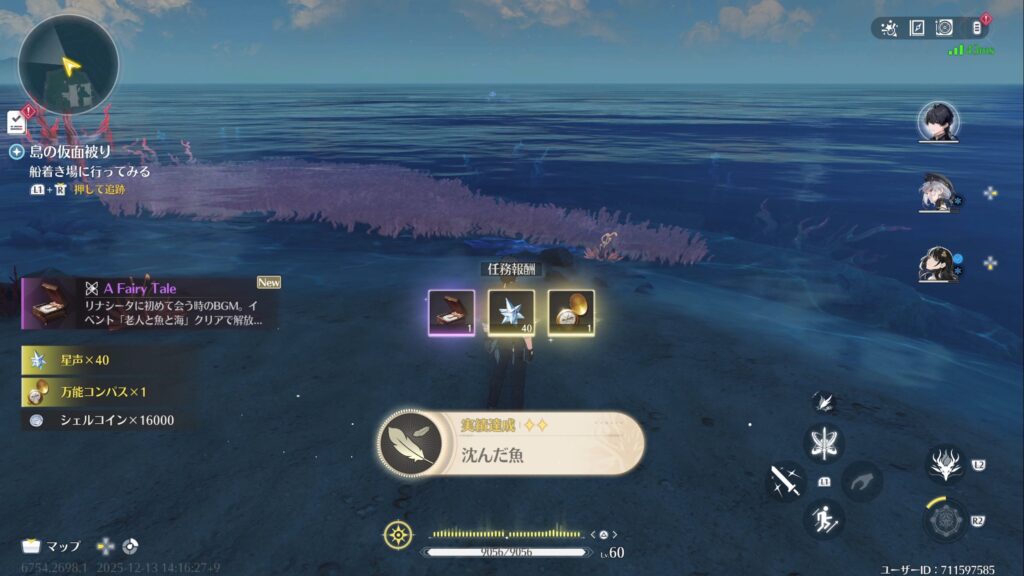This screenshot has width=1024, height=576.
Task: Open the battery-shaped menu icon with alert
Action: pos(978,27)
